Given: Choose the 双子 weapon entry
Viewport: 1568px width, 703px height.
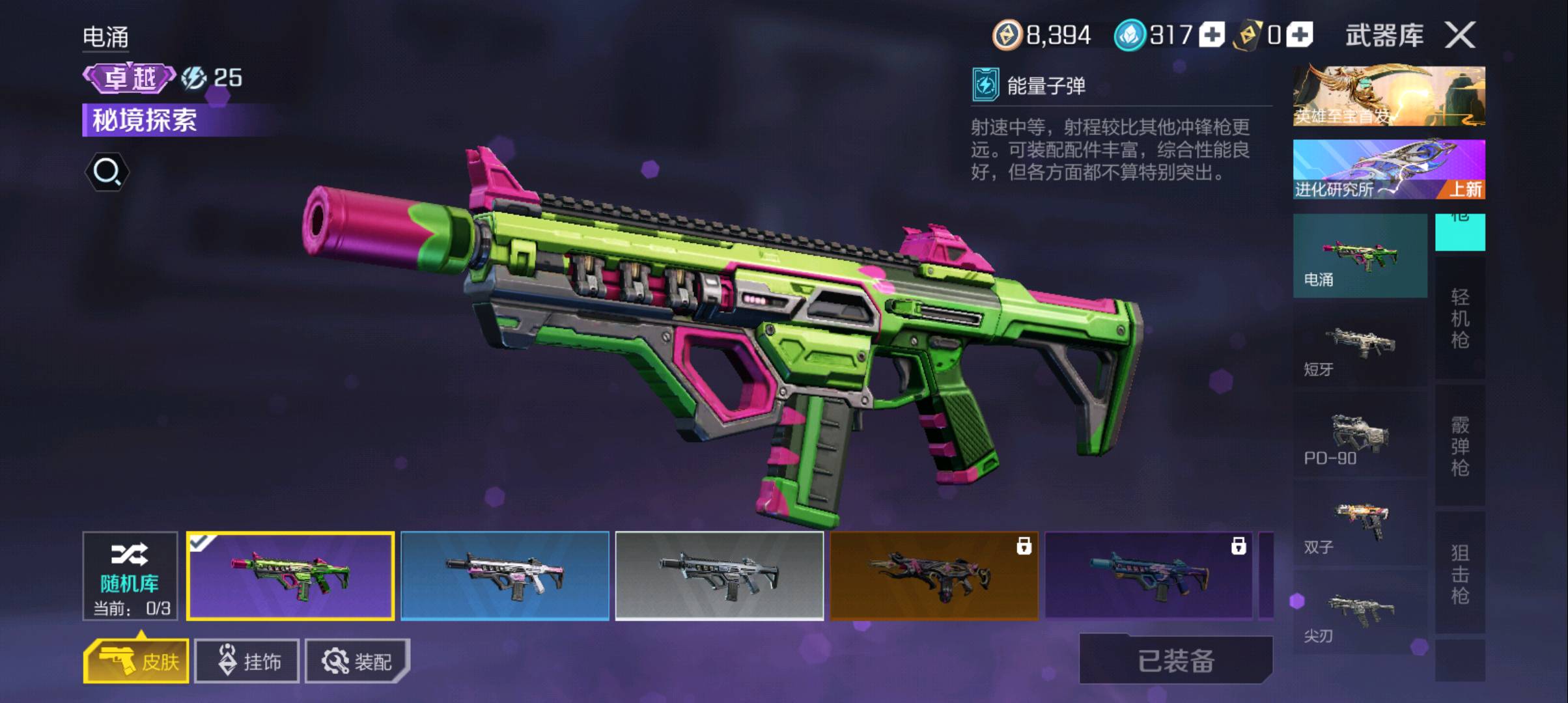Looking at the screenshot, I should [1360, 526].
